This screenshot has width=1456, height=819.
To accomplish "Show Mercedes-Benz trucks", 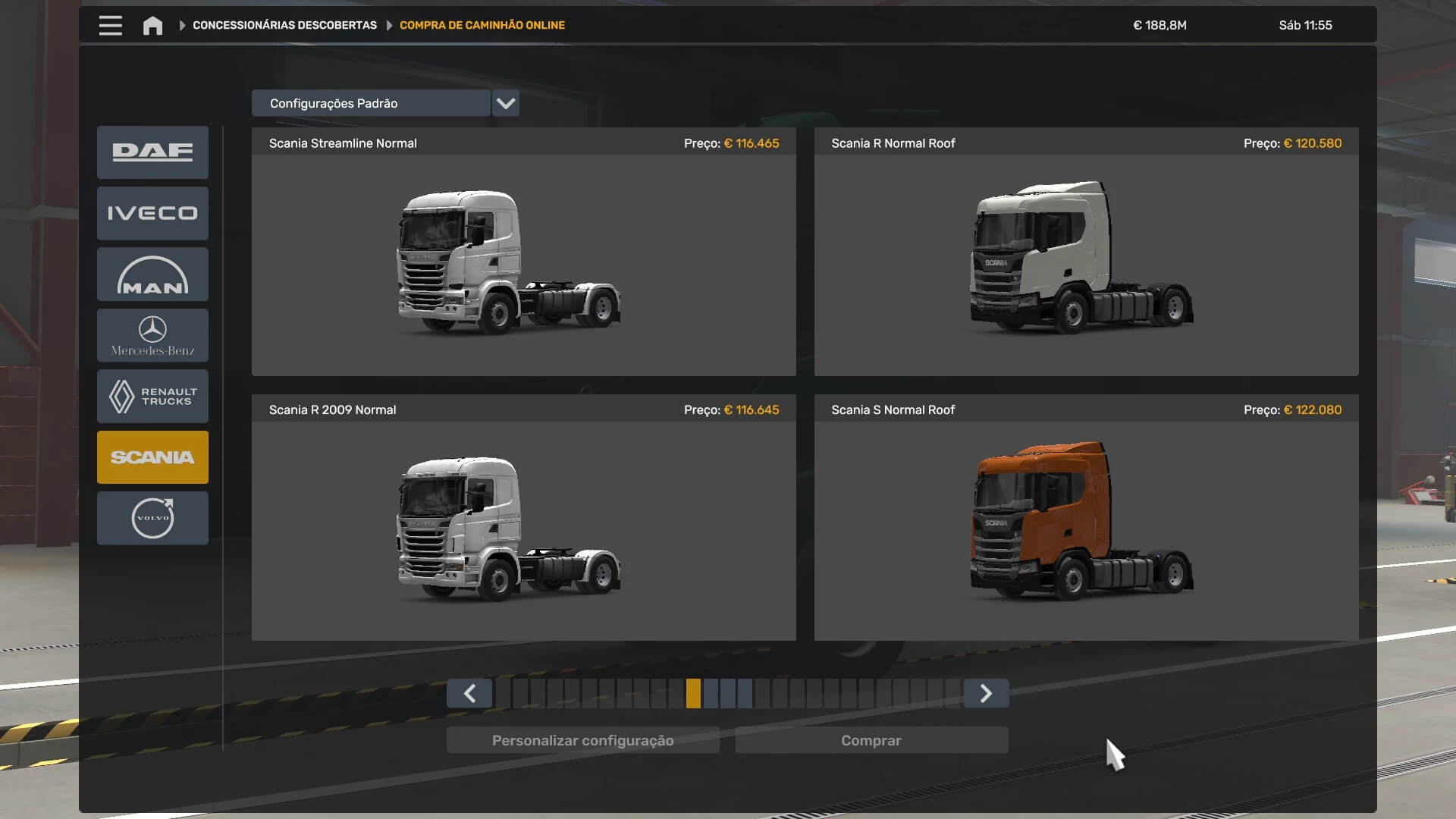I will (x=152, y=335).
